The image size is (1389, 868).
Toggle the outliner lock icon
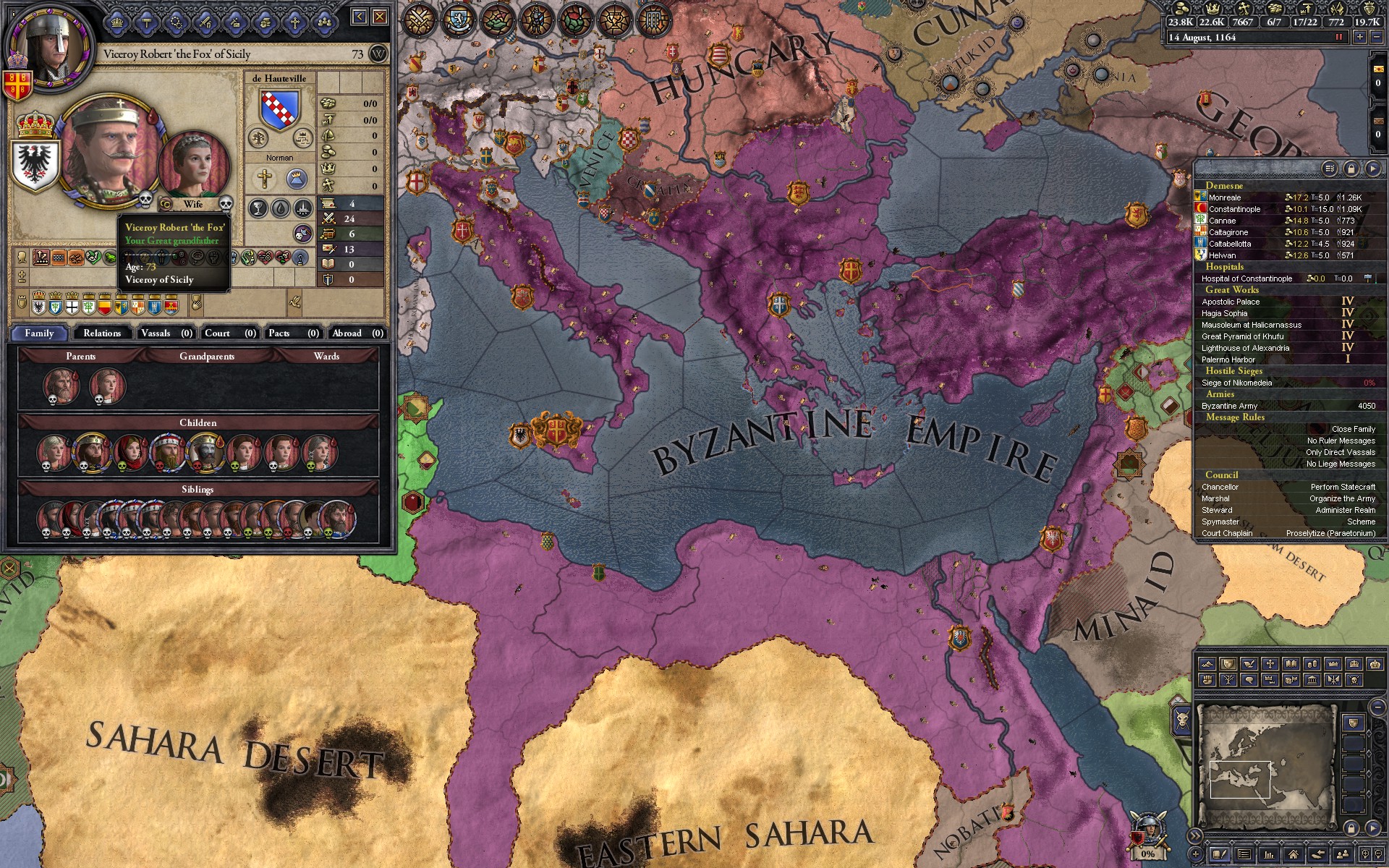(1351, 169)
